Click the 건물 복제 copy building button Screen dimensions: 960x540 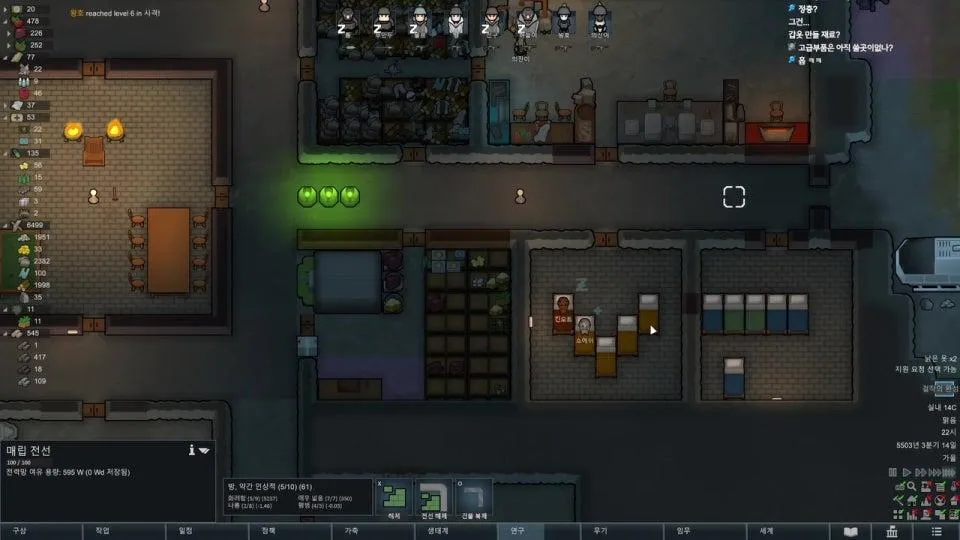point(474,496)
